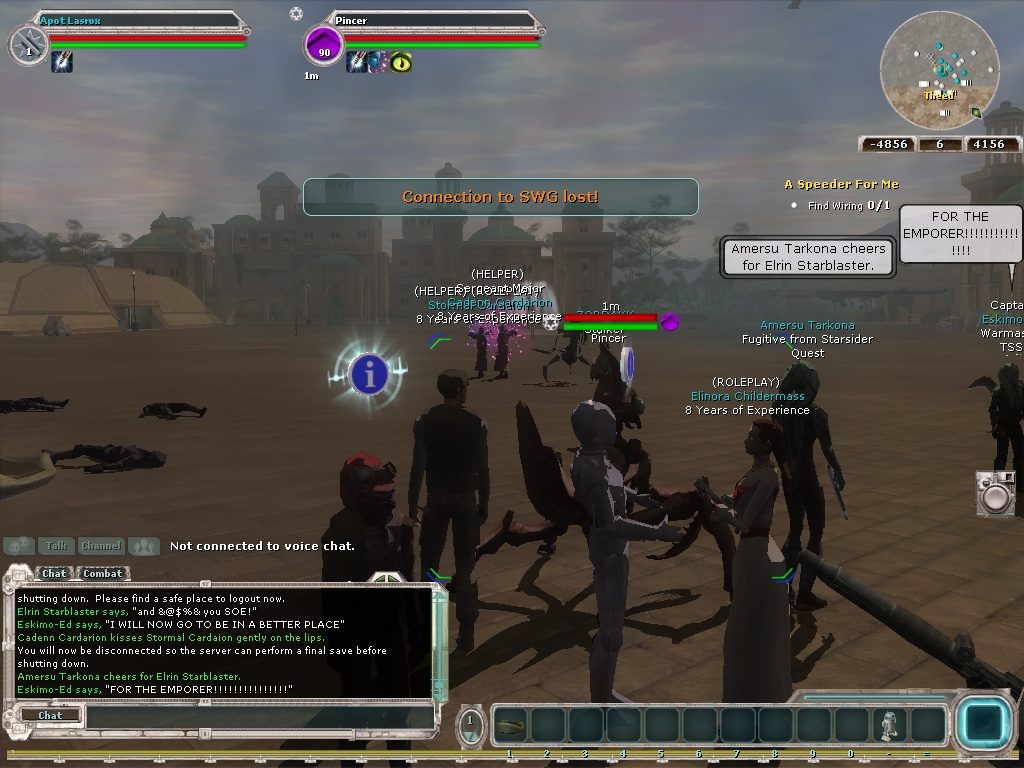Select the Chat tab above the log
Screen dimensions: 1024x768
tap(54, 574)
